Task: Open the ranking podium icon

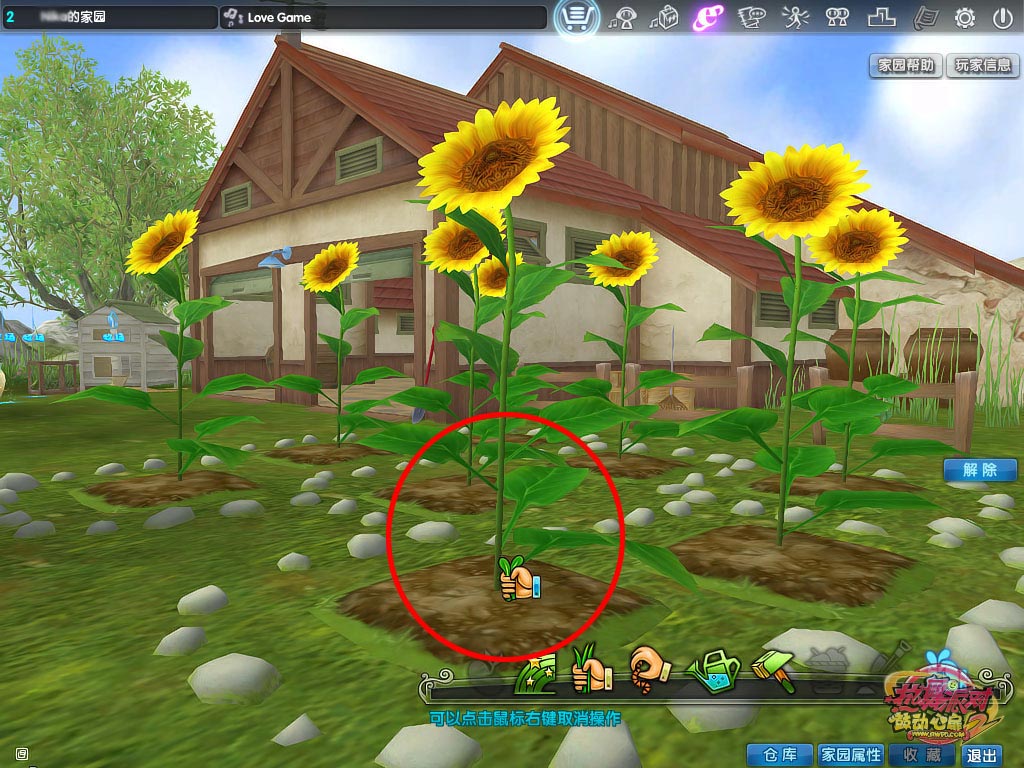Action: pyautogui.click(x=881, y=17)
